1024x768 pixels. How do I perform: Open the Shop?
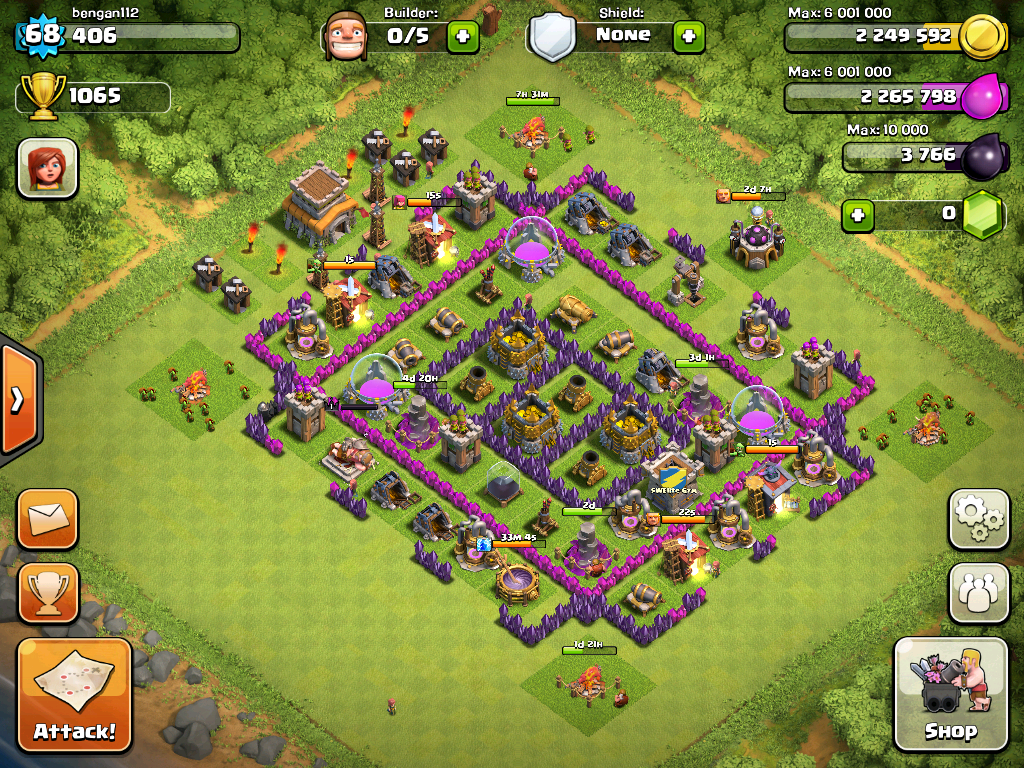pos(950,693)
